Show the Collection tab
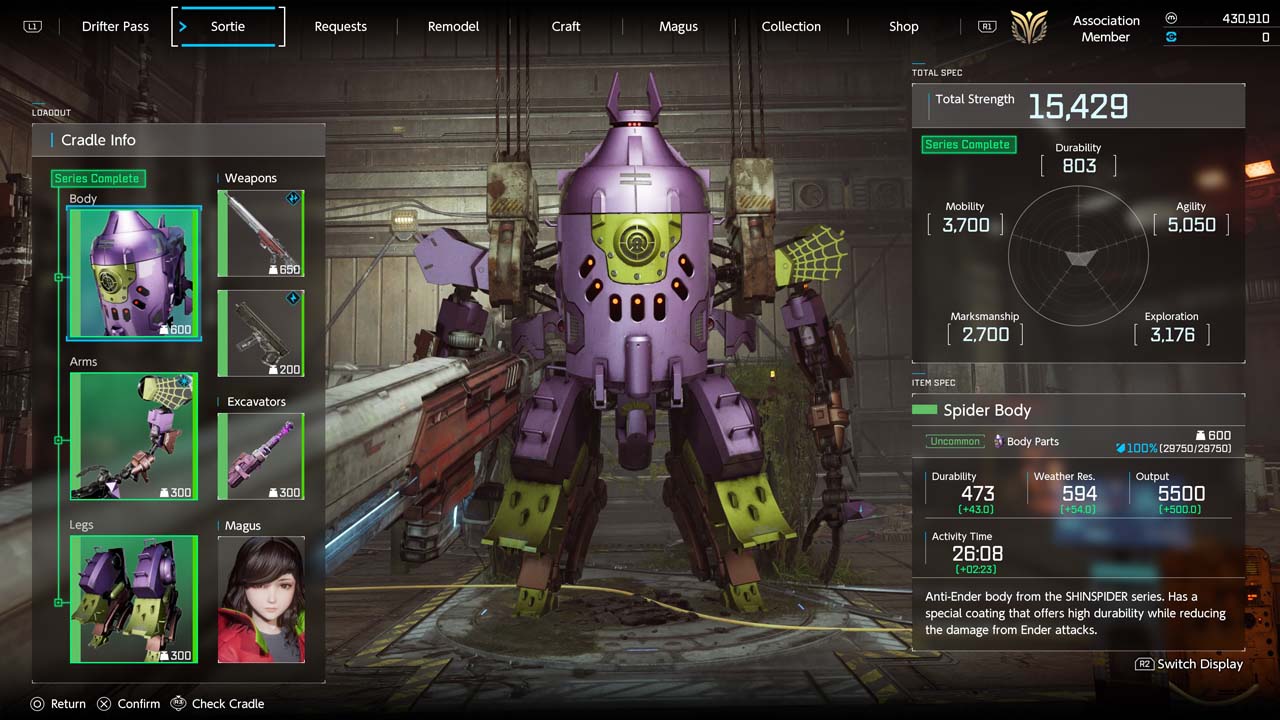Screen dimensions: 1280x720 tap(791, 27)
